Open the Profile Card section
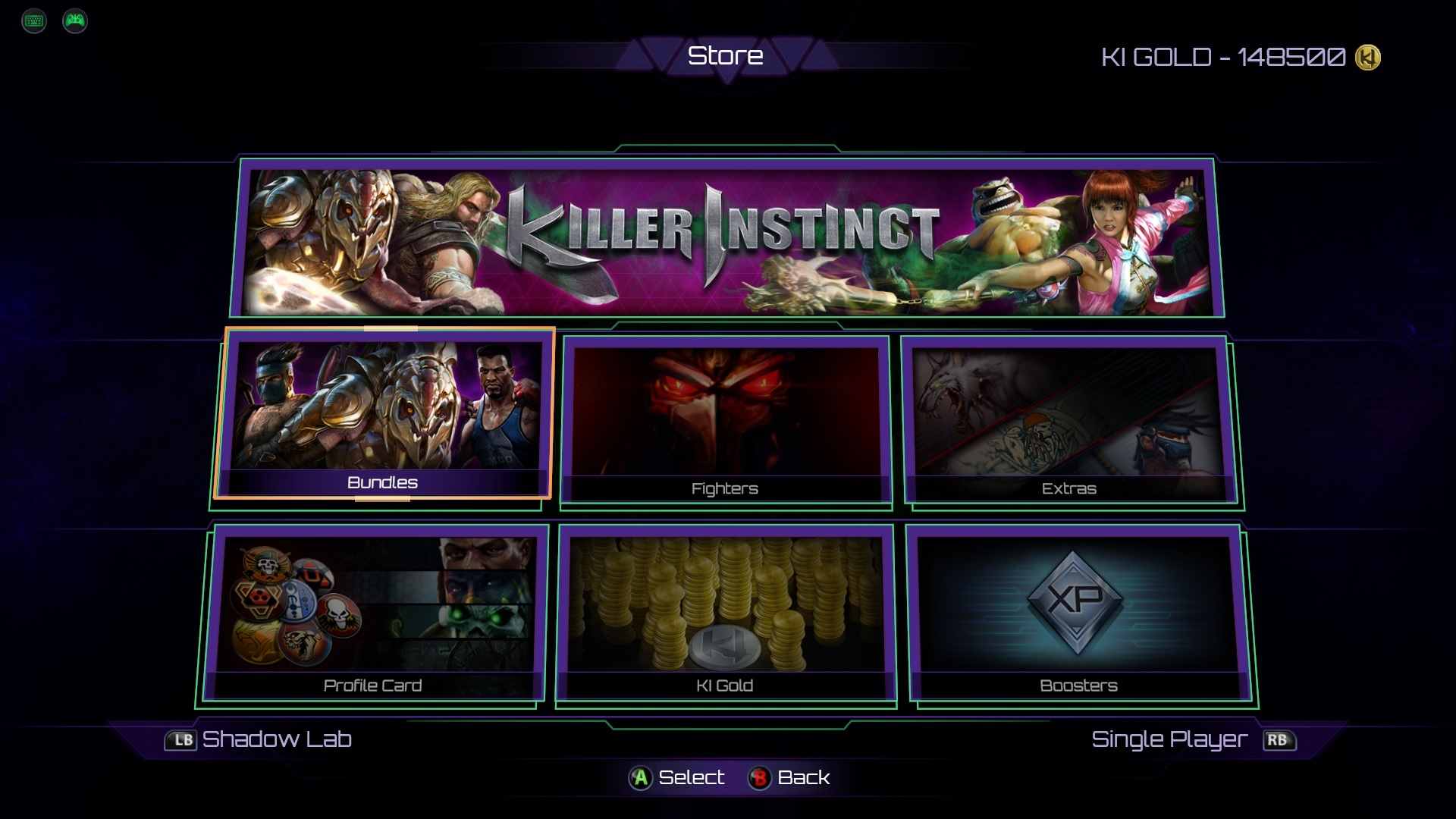The width and height of the screenshot is (1456, 819). 373,614
